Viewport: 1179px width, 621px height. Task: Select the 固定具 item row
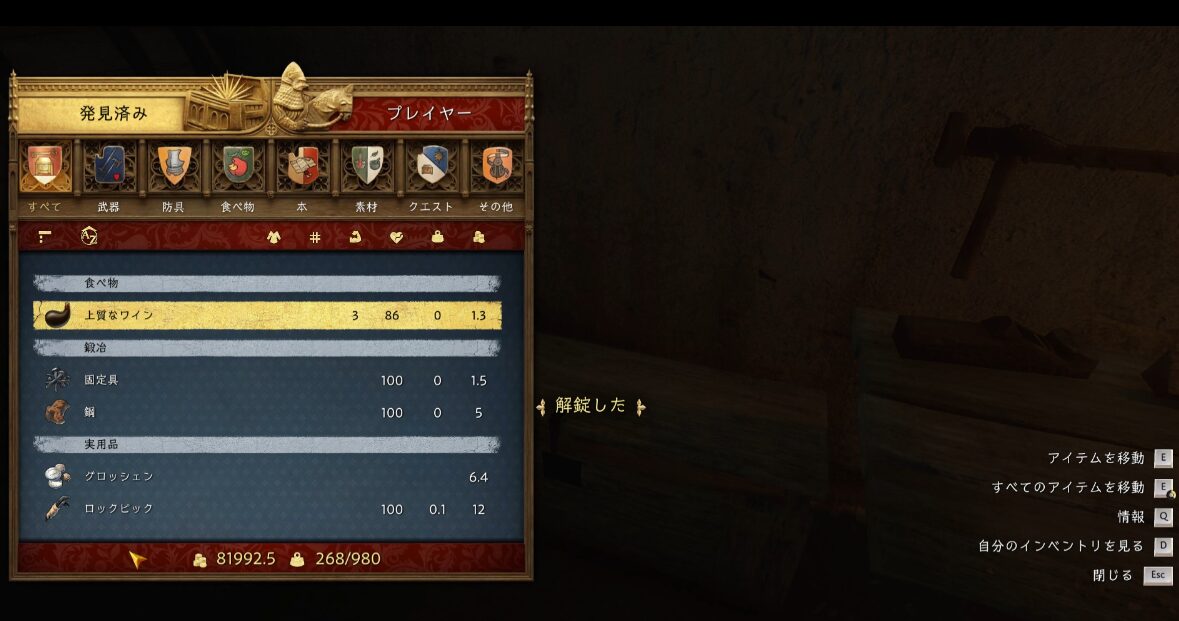pos(267,380)
